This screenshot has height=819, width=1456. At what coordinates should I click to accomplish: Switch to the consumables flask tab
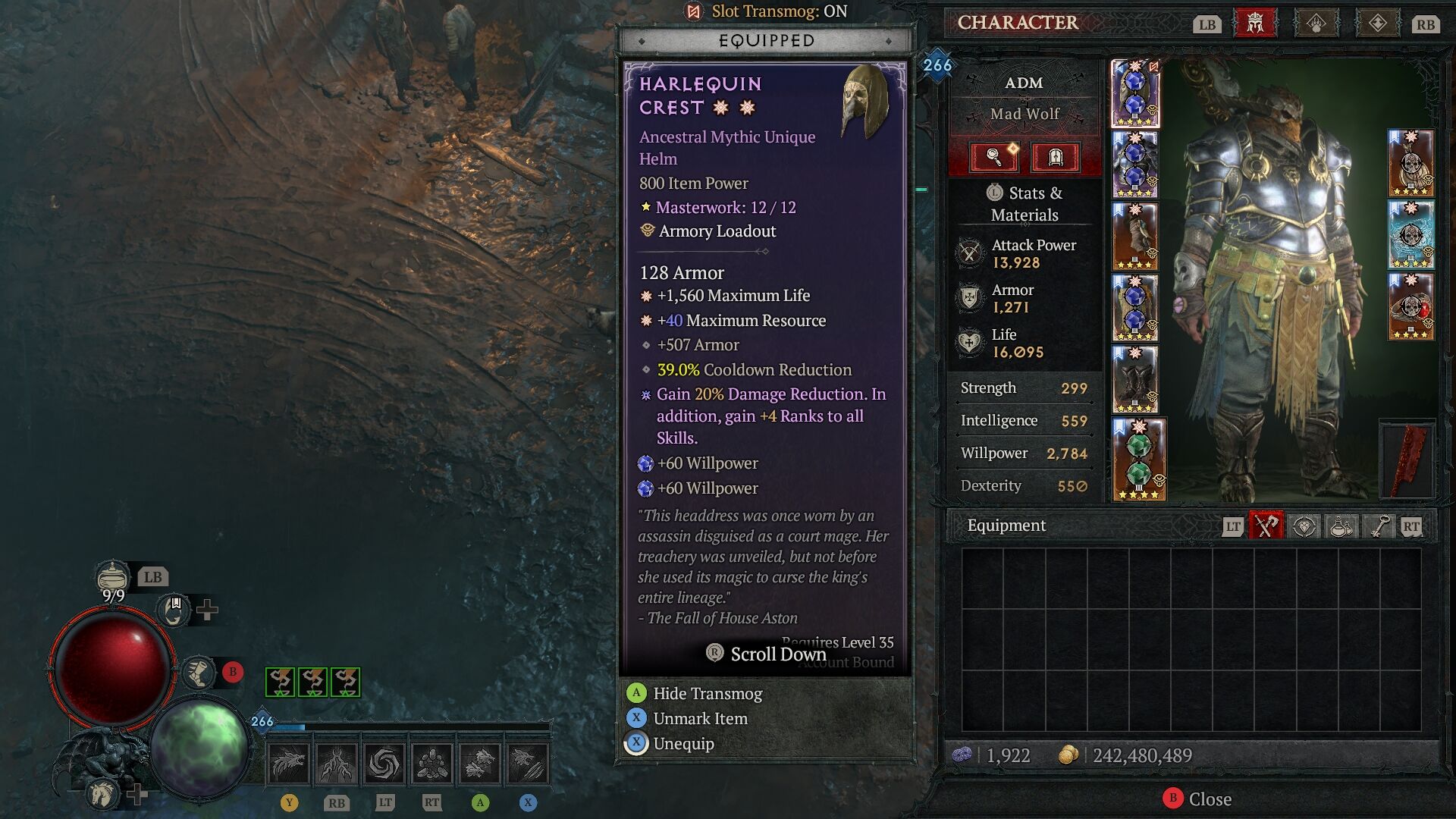click(1341, 526)
